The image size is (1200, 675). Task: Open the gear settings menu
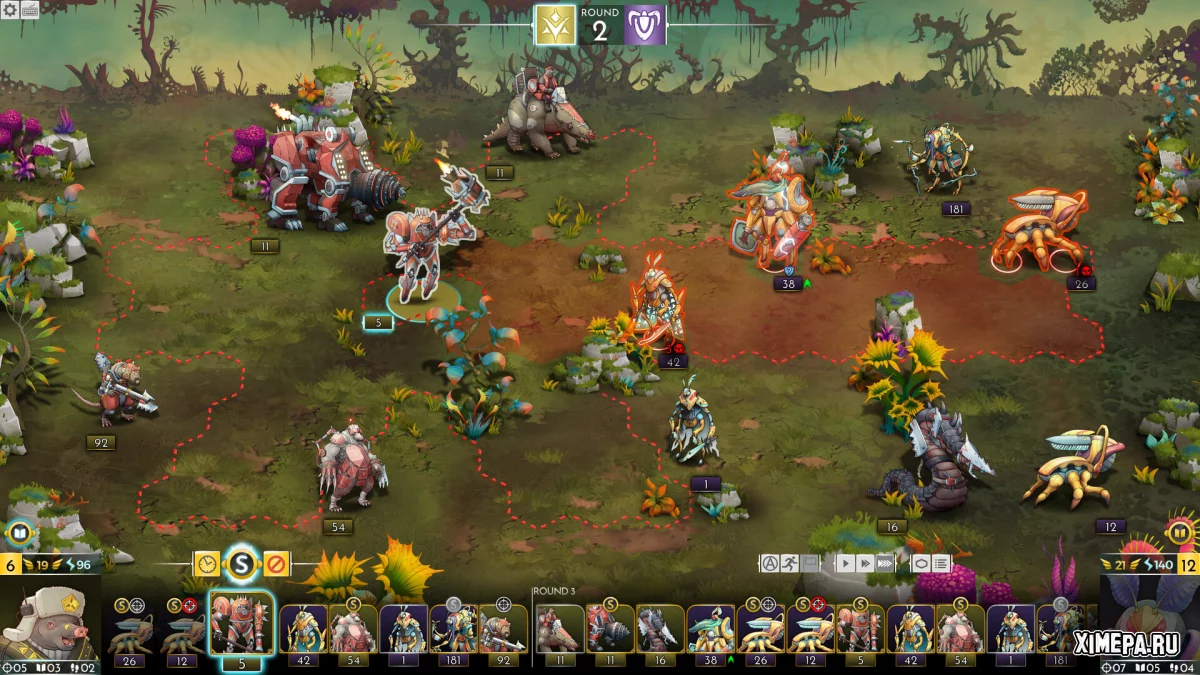pos(9,9)
